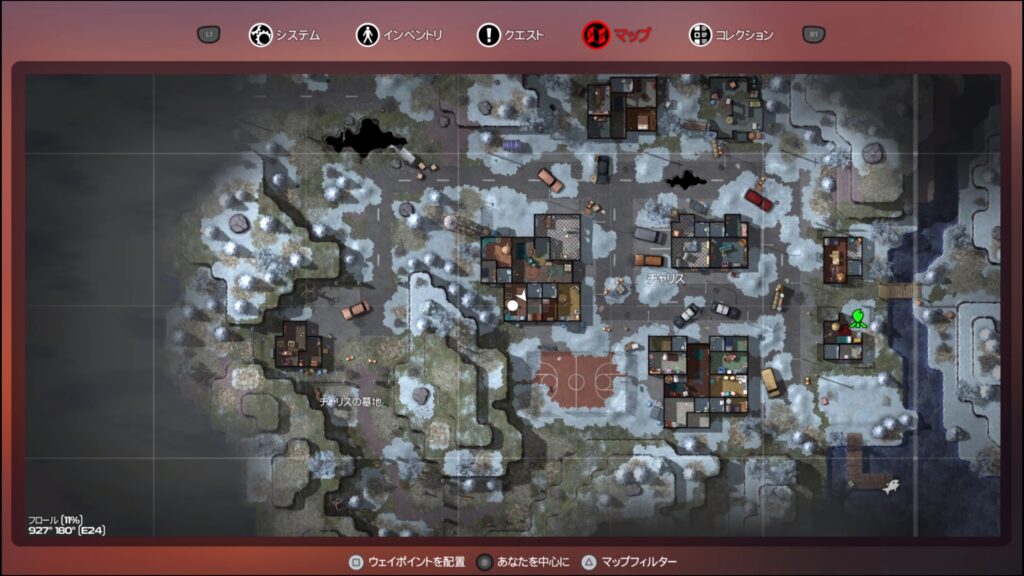Viewport: 1024px width, 576px height.
Task: Switch to the コレクション tab
Action: point(731,35)
